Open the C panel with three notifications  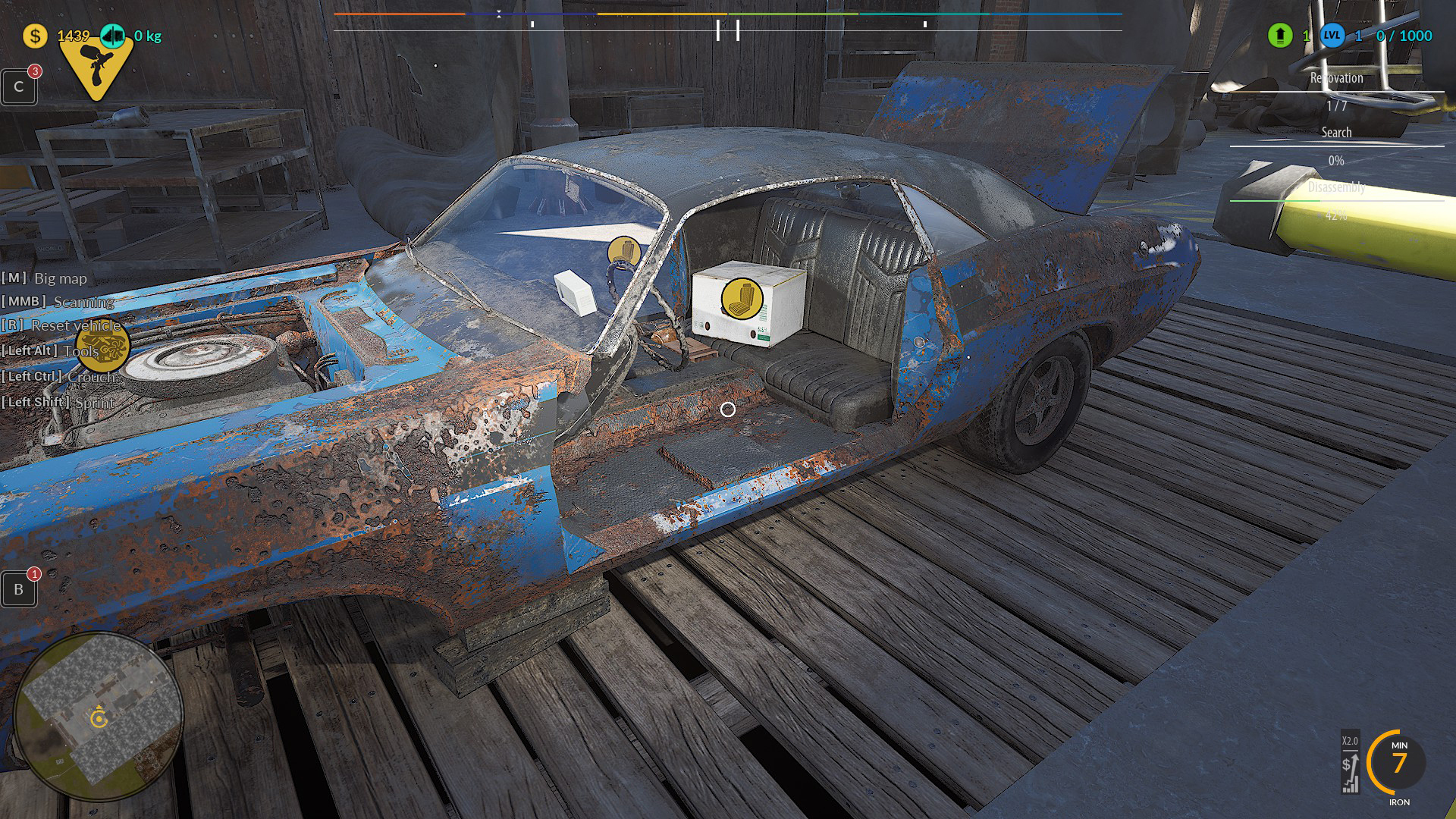(x=19, y=87)
